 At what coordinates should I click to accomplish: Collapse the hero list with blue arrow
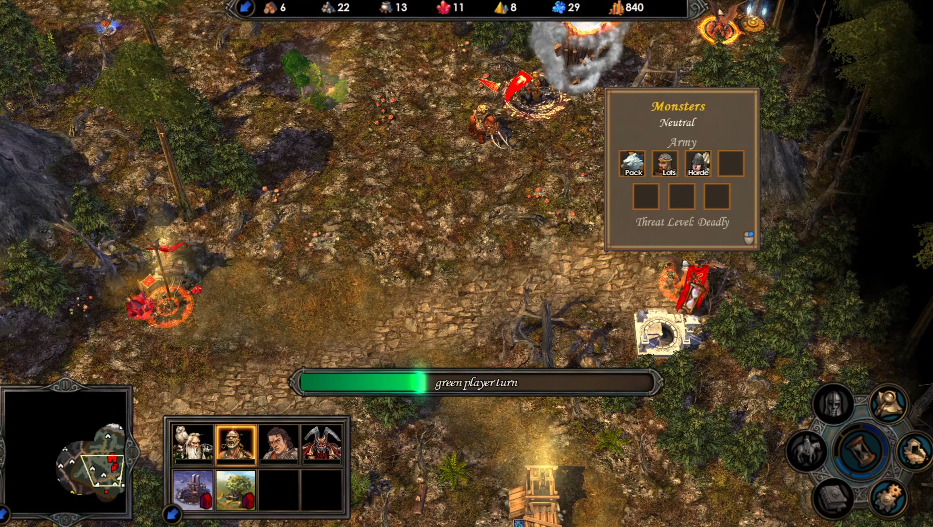coord(170,516)
